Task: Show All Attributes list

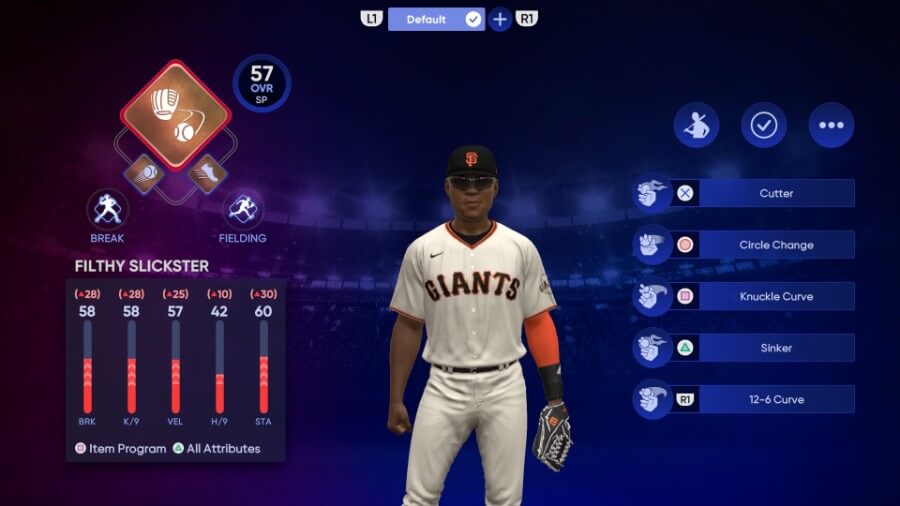Action: coord(216,449)
